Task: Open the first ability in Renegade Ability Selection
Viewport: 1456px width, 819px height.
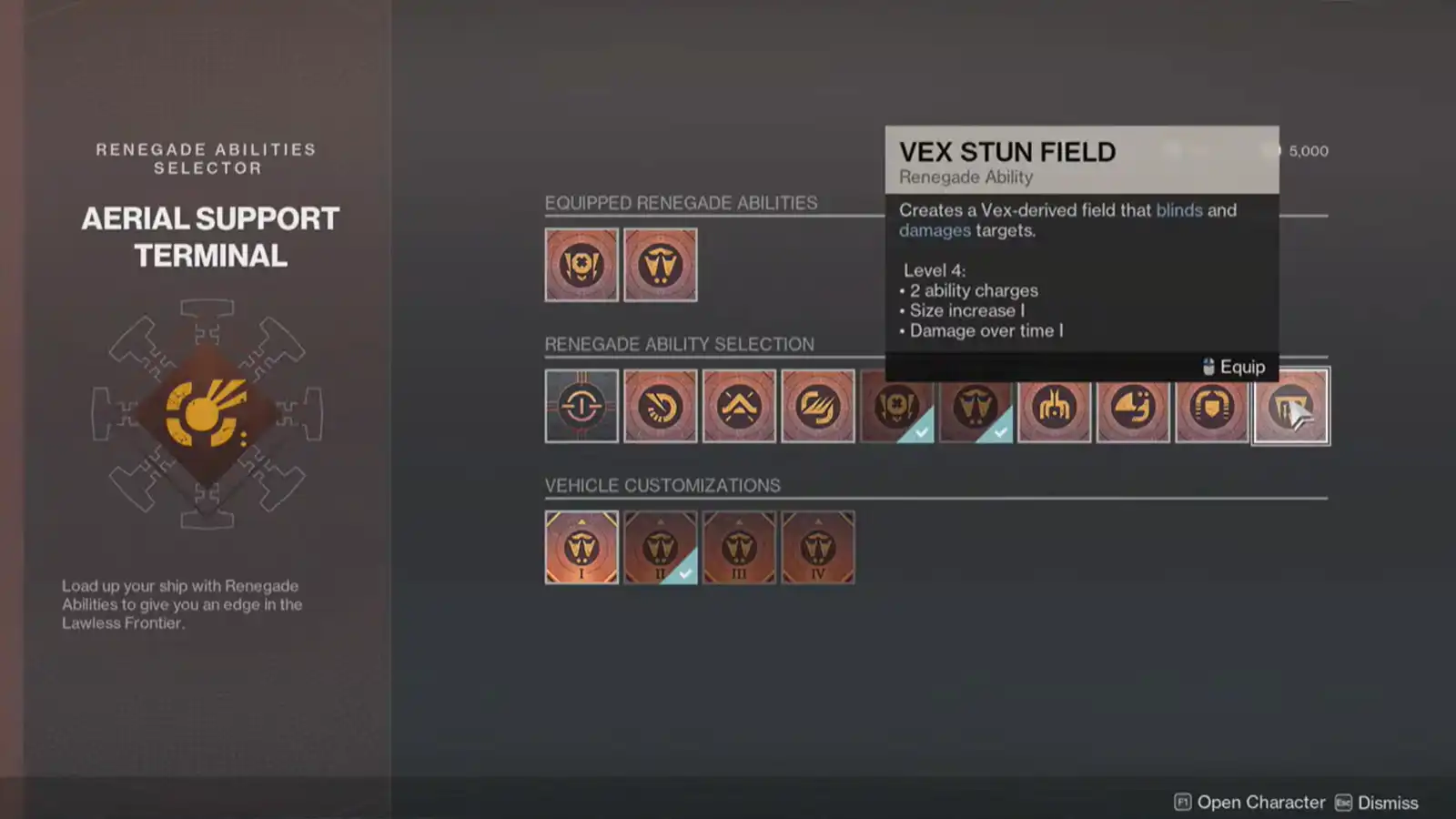Action: [x=581, y=407]
